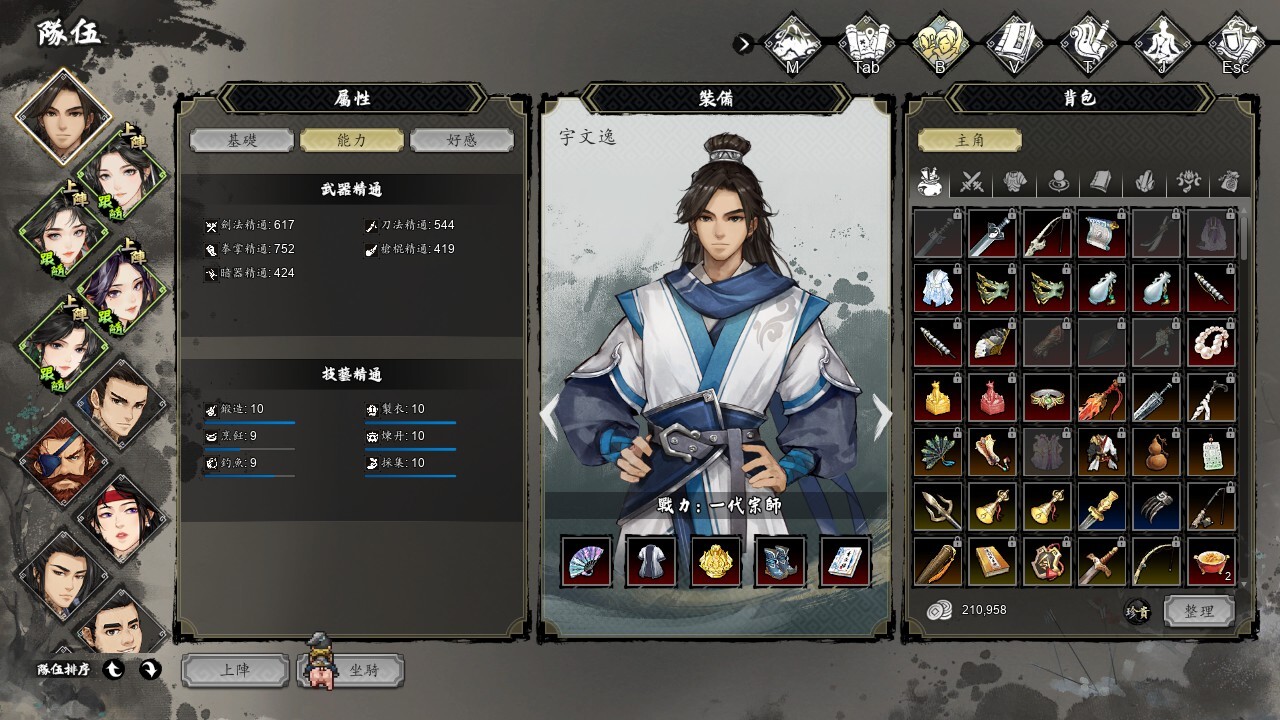Click the 上陣 deploy button
Viewport: 1280px width, 720px height.
pyautogui.click(x=234, y=670)
